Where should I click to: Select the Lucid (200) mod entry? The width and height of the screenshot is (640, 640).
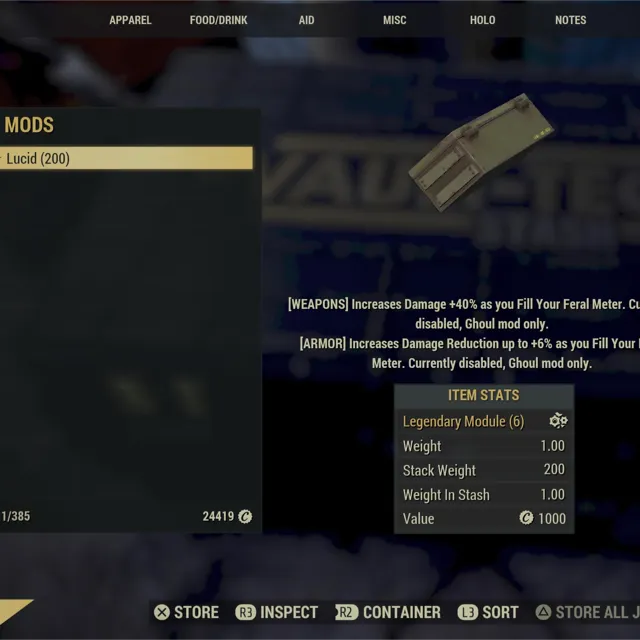[x=126, y=158]
